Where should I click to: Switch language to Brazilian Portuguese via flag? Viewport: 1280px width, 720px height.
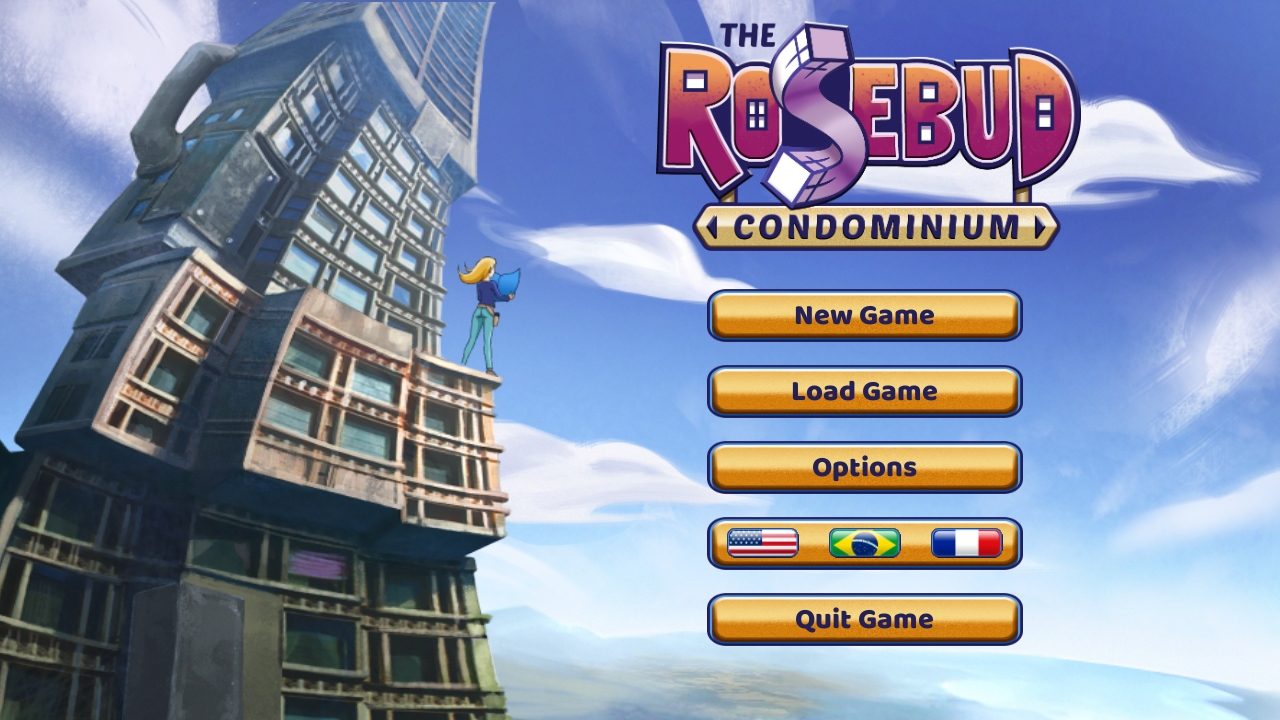tap(864, 543)
